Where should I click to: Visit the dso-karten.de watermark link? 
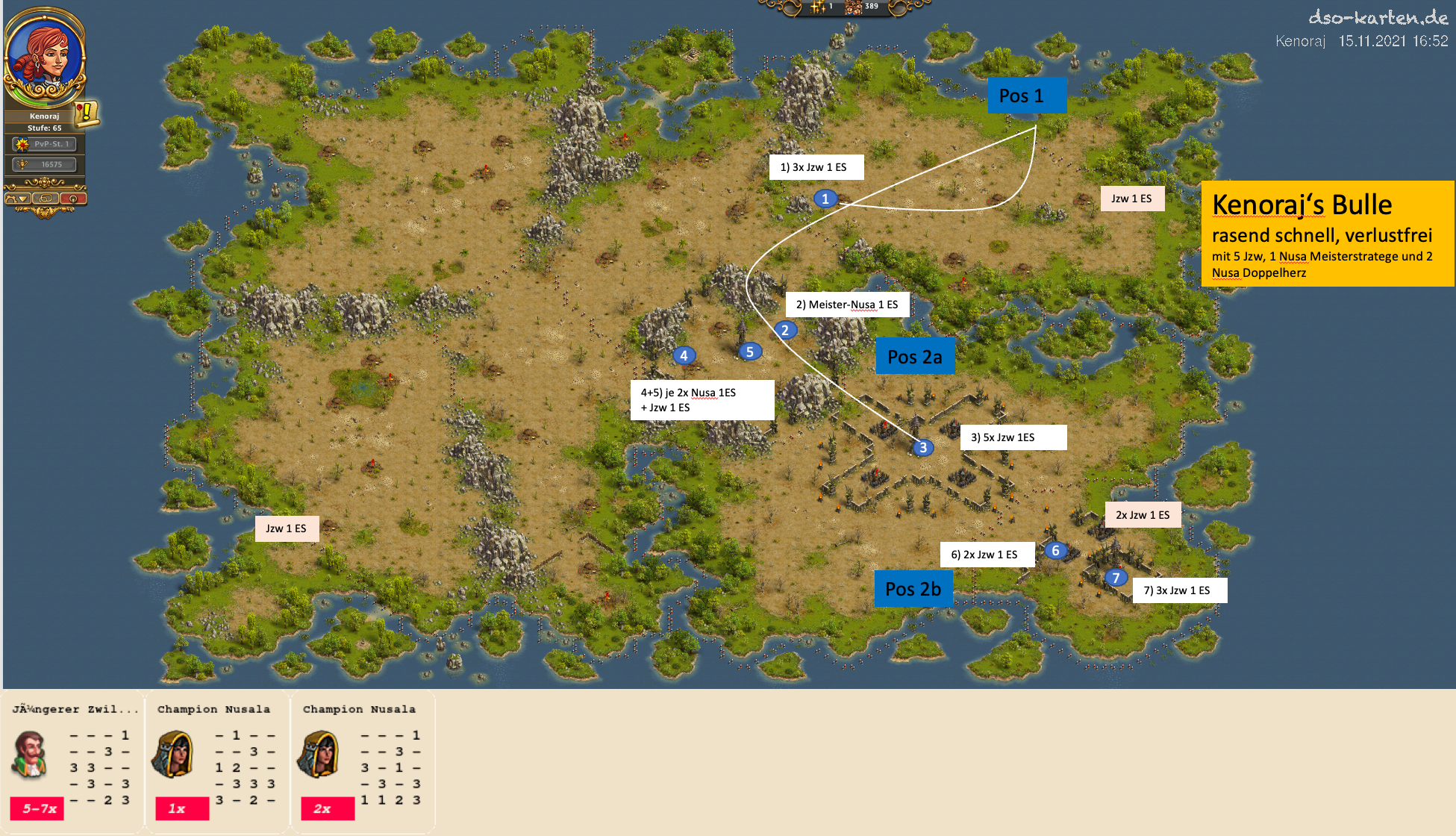(1378, 17)
